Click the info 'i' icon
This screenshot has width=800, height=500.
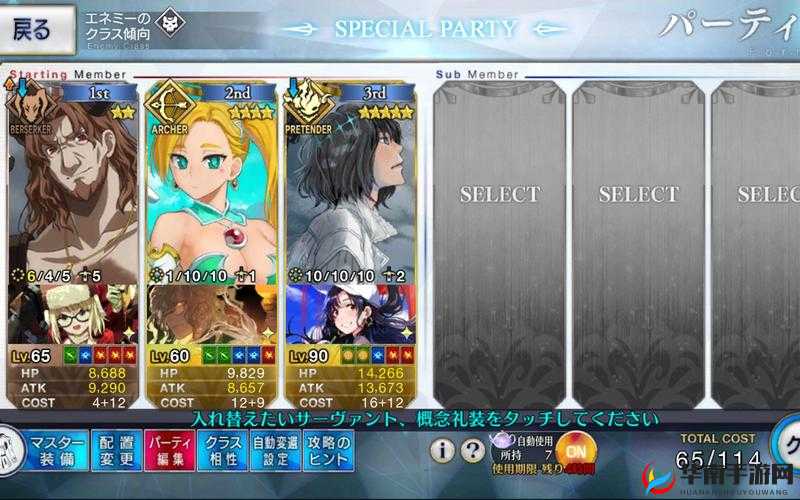coord(443,450)
